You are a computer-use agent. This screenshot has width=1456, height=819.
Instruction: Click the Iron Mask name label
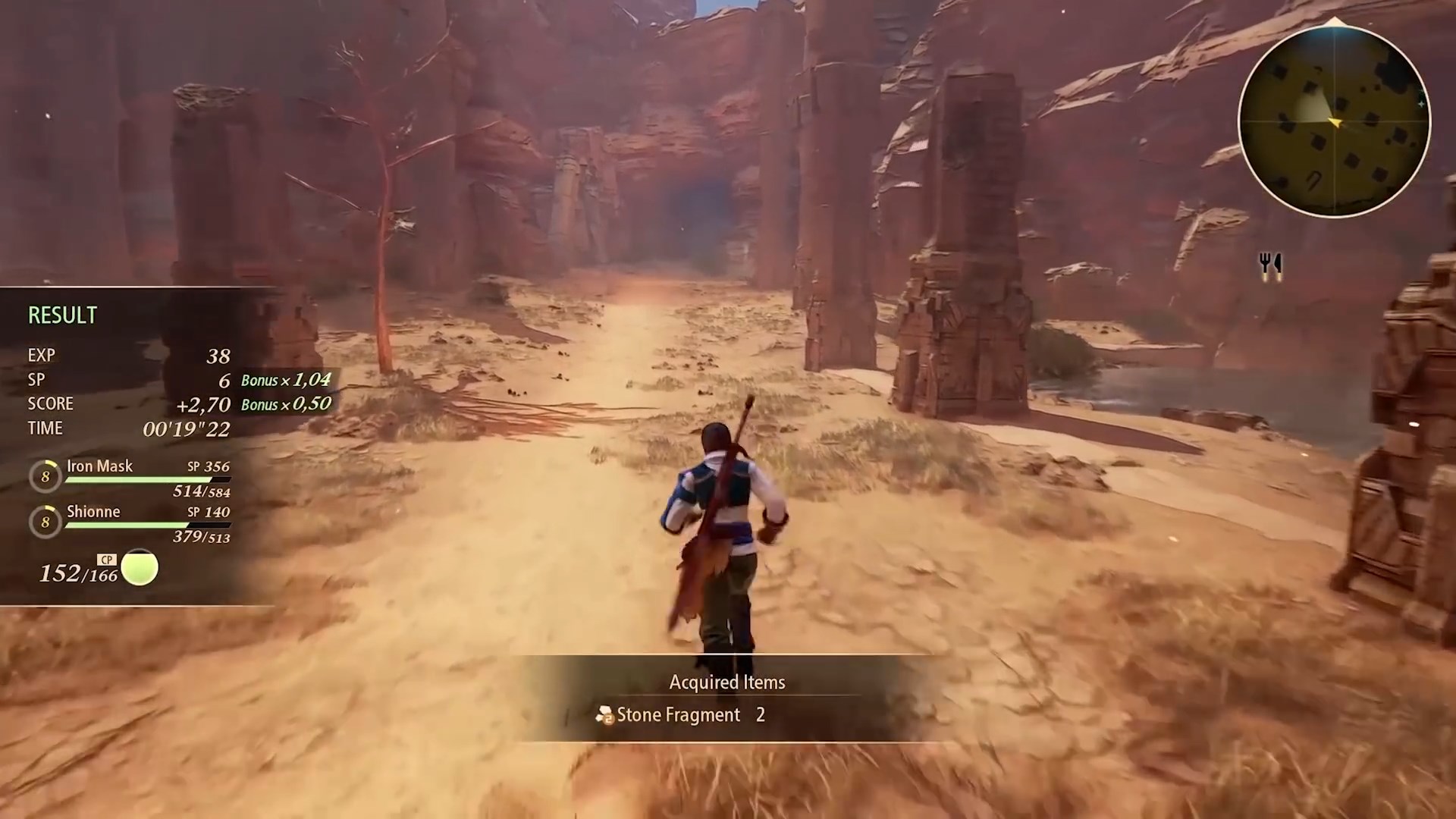point(99,466)
